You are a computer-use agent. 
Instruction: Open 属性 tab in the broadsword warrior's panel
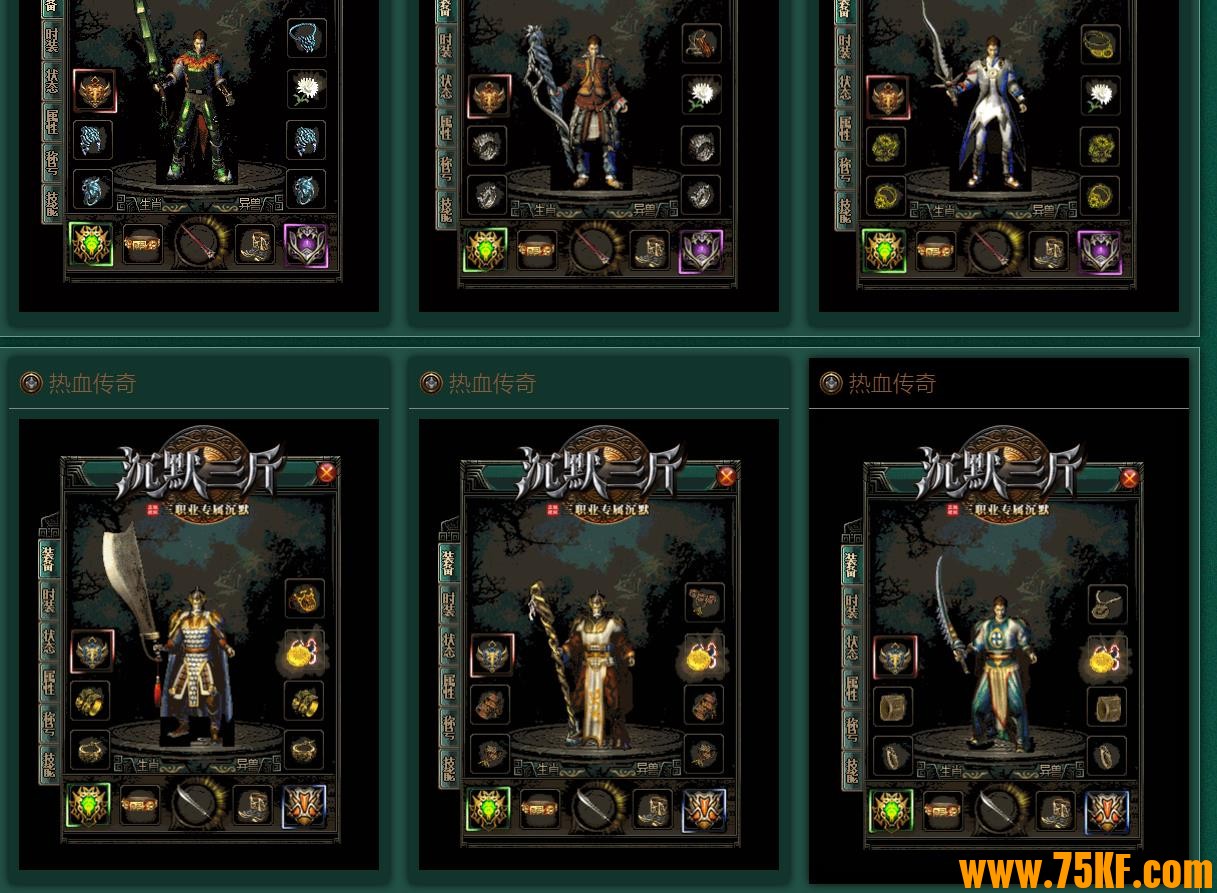(x=49, y=683)
